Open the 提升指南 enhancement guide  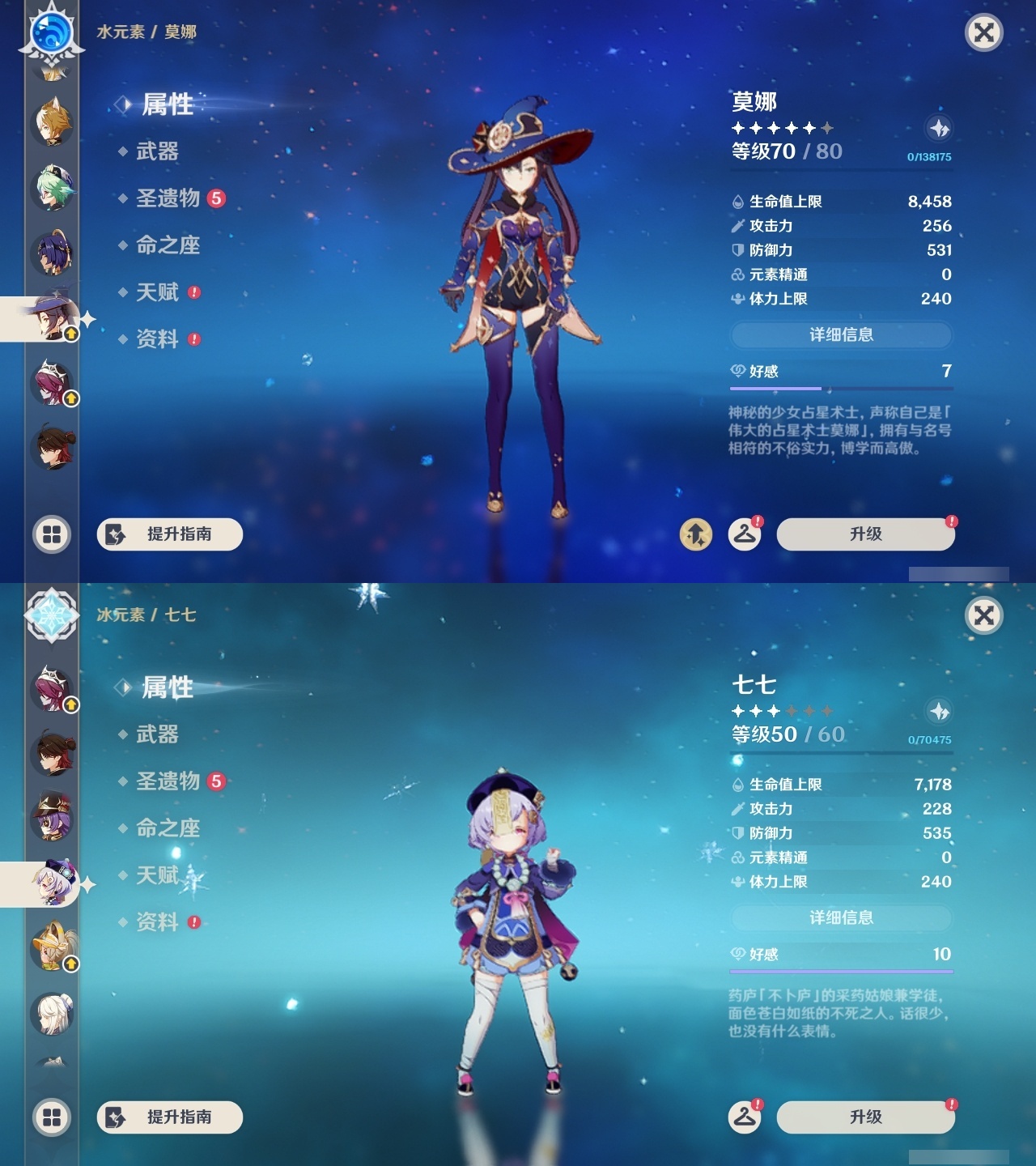168,534
